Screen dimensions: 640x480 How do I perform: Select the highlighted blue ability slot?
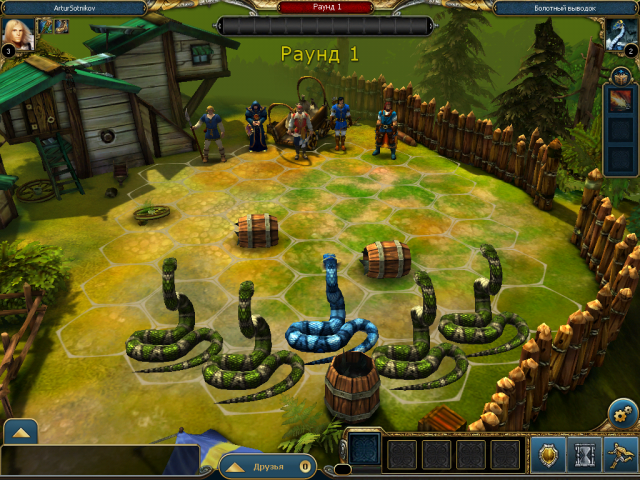(364, 450)
